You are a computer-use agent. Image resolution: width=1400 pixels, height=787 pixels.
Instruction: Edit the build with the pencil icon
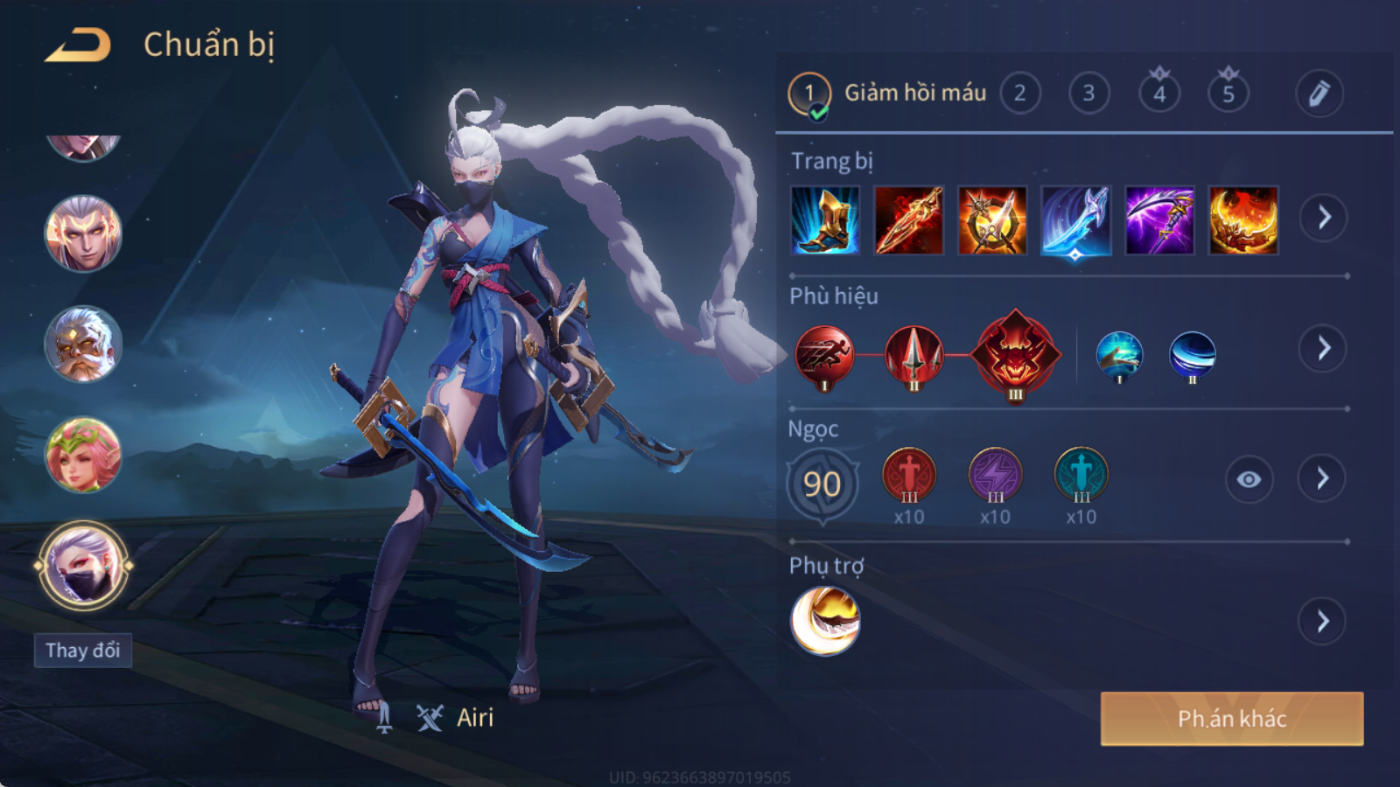coord(1319,94)
